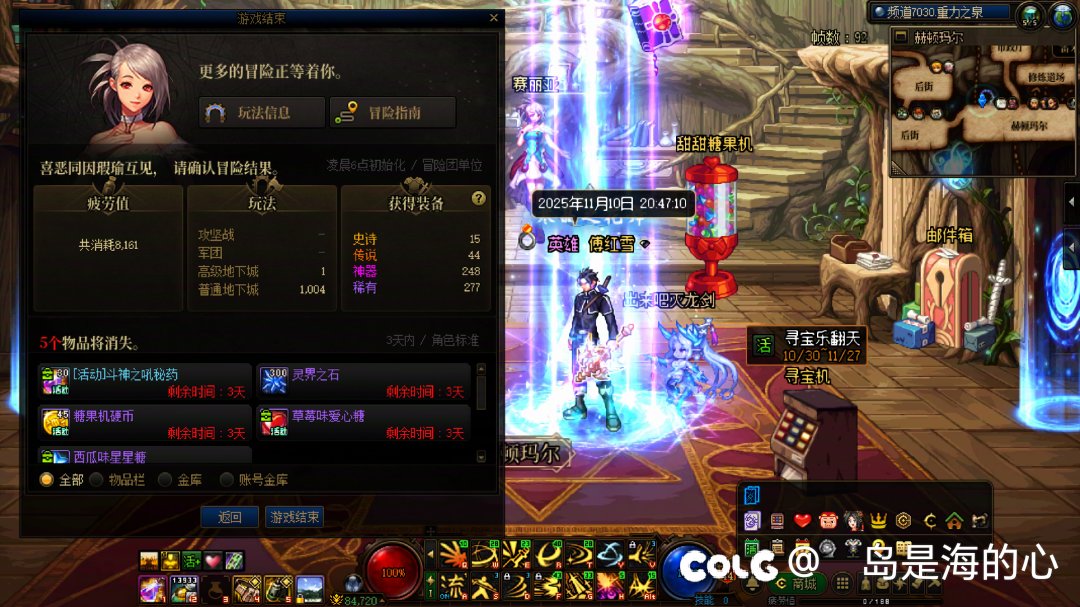1080x607 pixels.
Task: Open the 商城 shop button
Action: click(798, 583)
